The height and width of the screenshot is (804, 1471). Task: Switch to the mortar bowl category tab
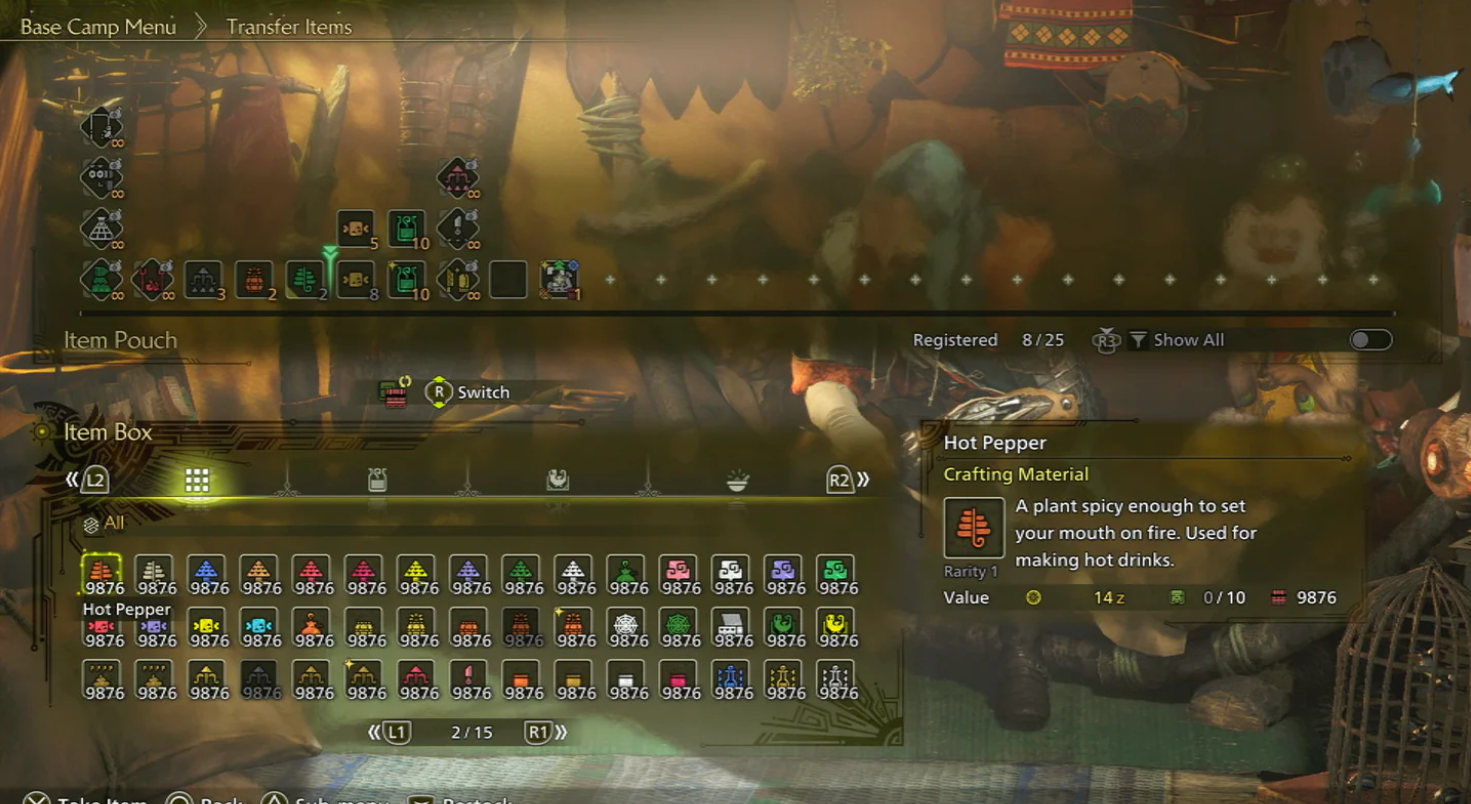click(737, 481)
